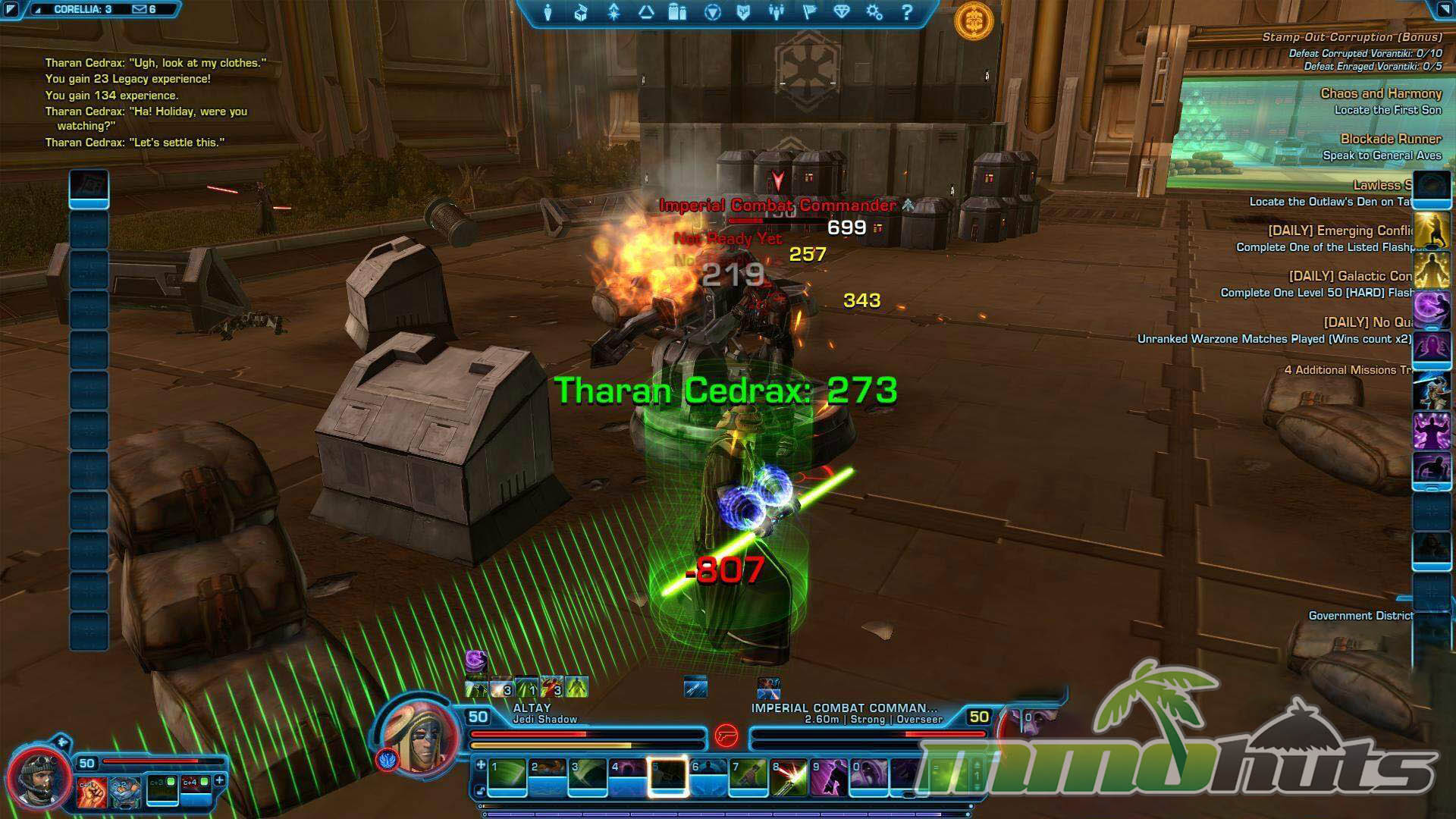
Task: Select the Blockade Runner mission entry
Action: [1390, 140]
